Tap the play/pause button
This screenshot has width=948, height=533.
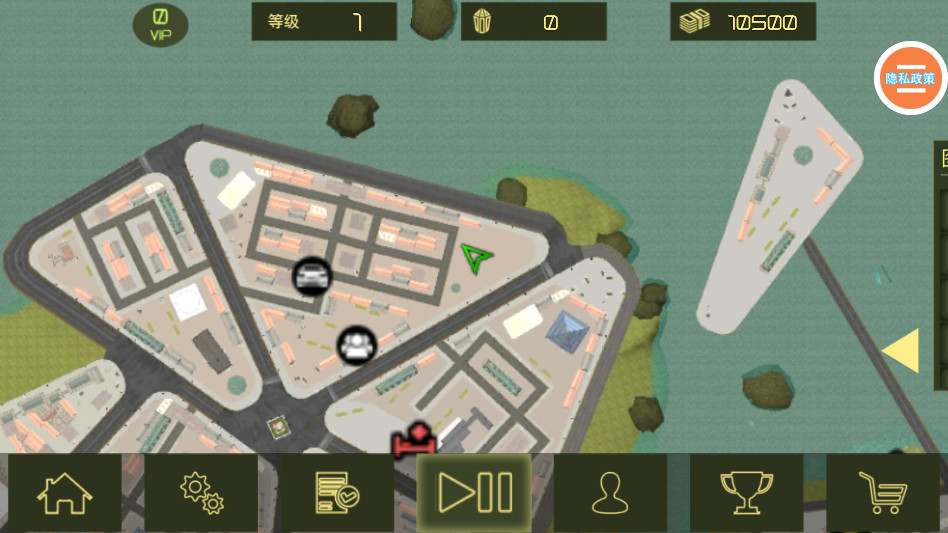point(474,493)
